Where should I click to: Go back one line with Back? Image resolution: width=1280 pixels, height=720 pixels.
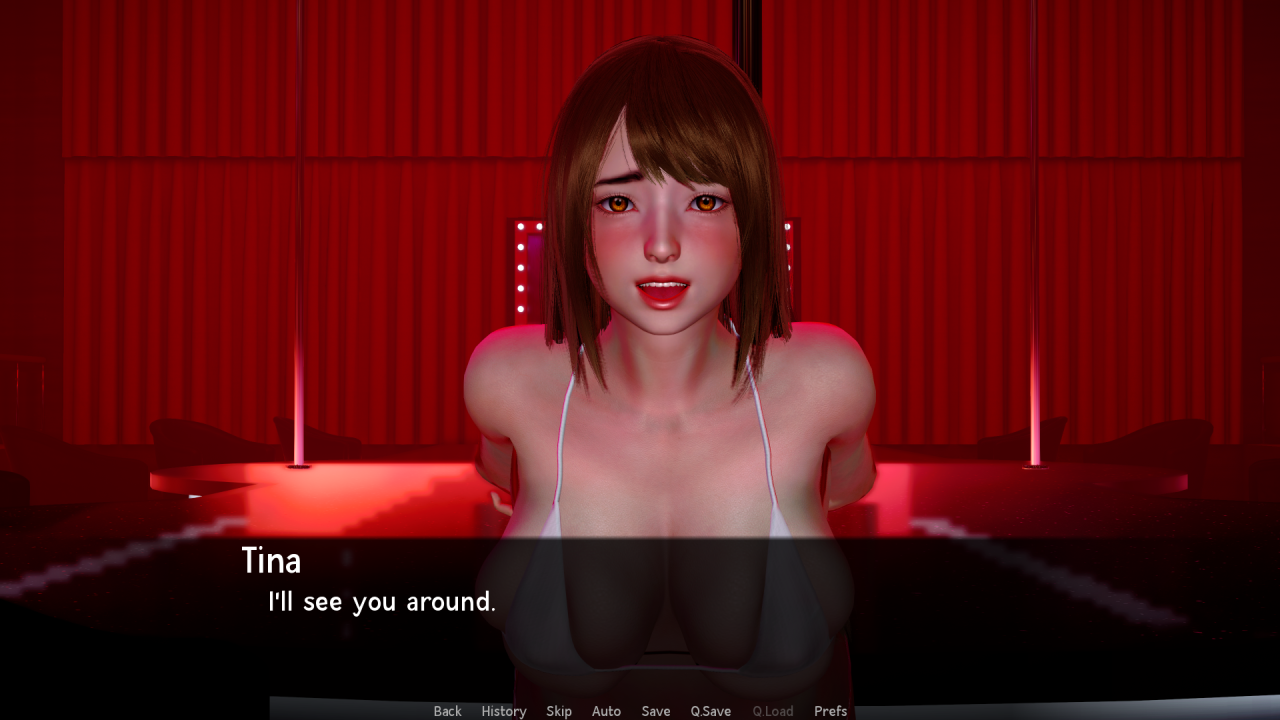447,711
